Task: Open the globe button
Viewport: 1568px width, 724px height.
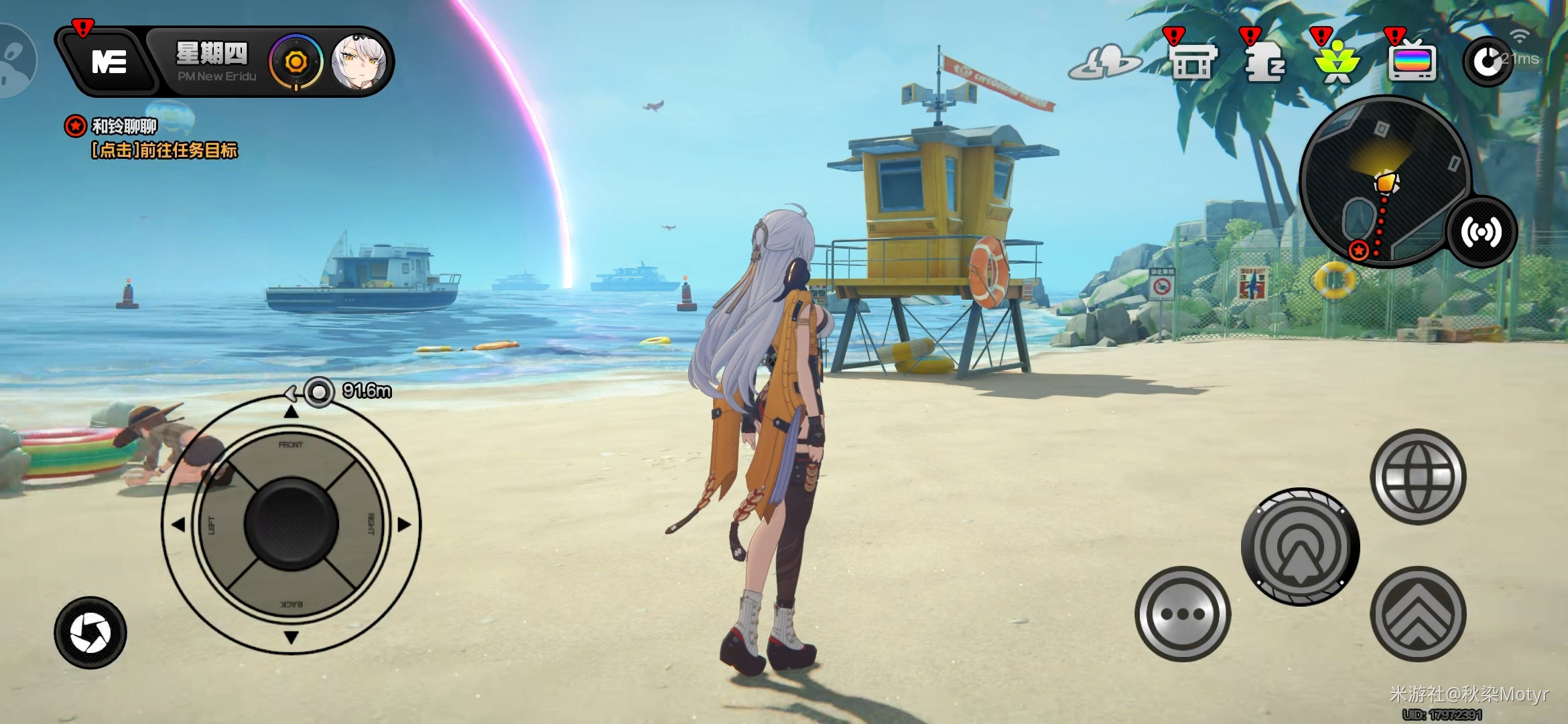Action: [1418, 477]
